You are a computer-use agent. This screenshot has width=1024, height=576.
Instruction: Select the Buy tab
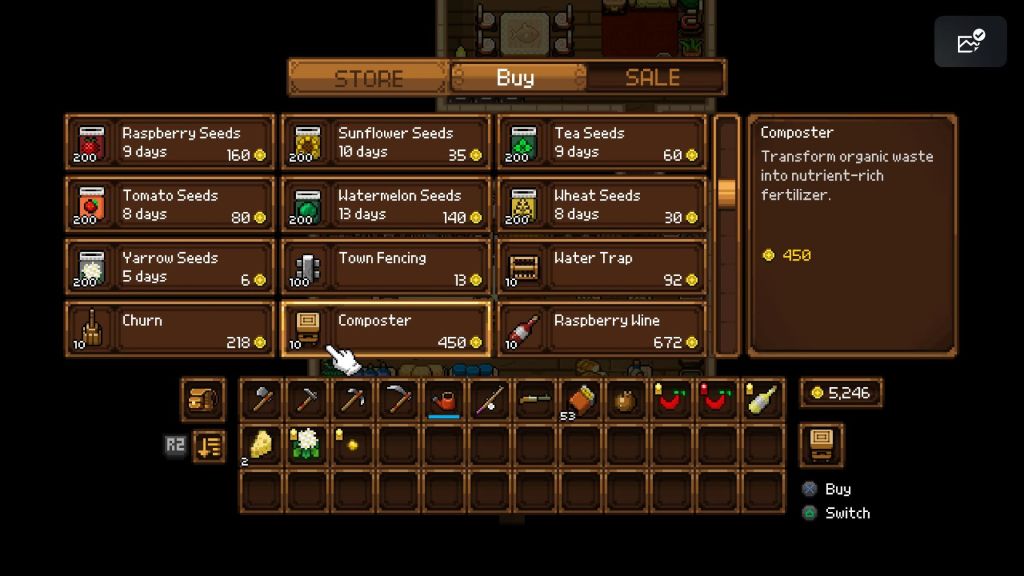(516, 78)
